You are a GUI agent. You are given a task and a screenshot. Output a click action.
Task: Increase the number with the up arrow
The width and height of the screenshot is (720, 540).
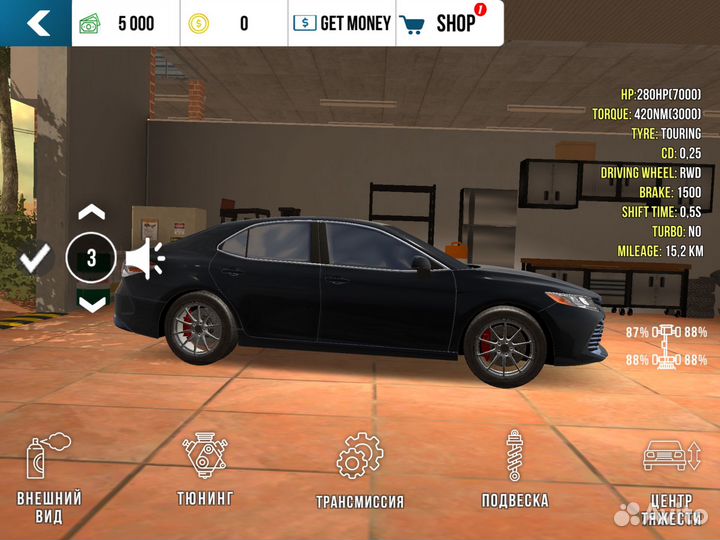coord(91,213)
